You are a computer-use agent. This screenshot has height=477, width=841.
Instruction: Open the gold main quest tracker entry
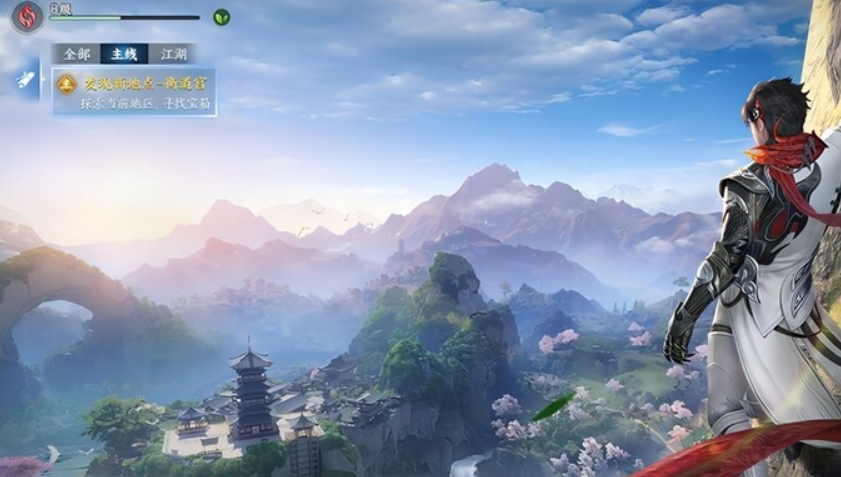click(x=134, y=92)
